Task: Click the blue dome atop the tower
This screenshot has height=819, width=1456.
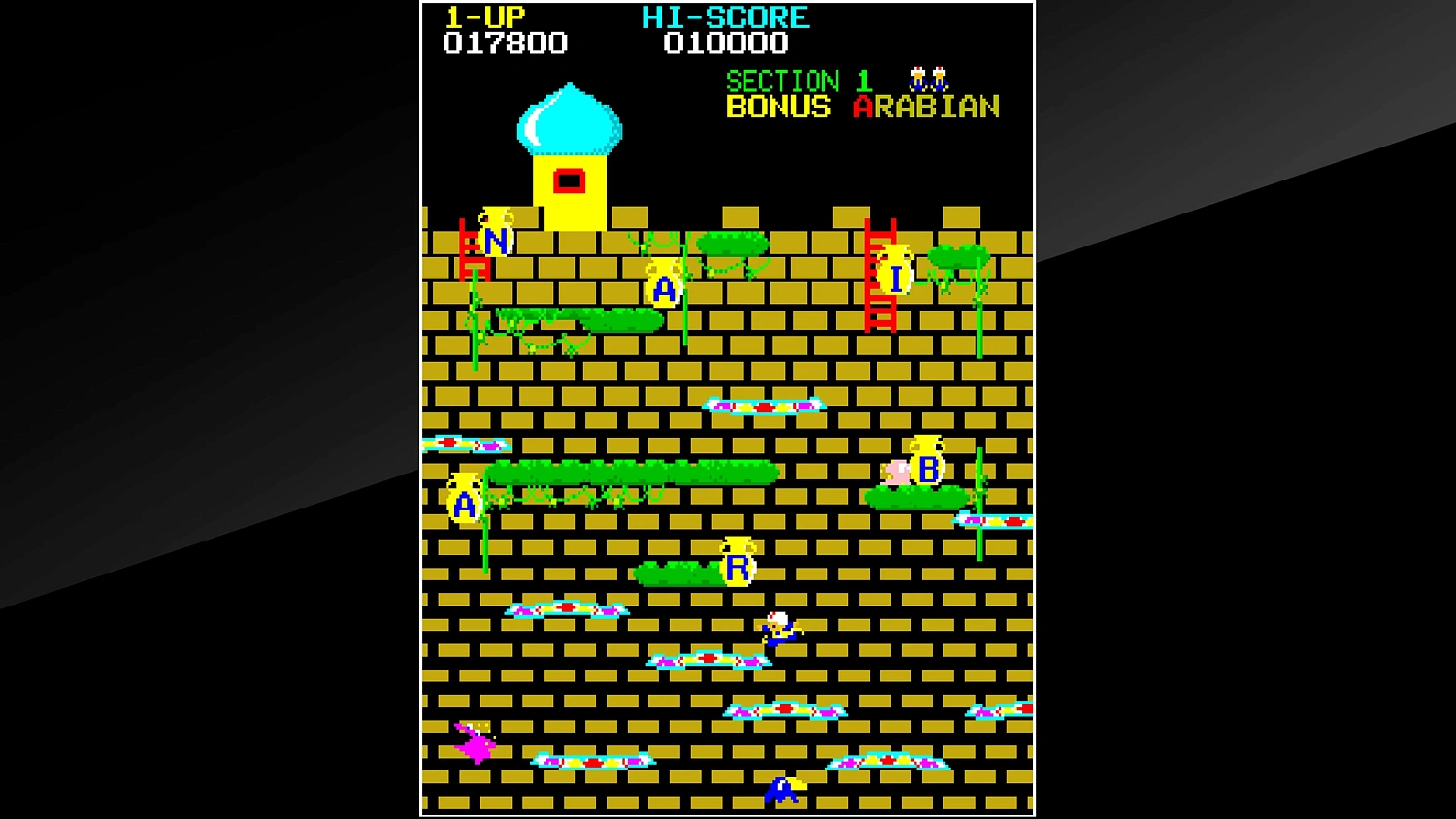Action: pyautogui.click(x=568, y=118)
